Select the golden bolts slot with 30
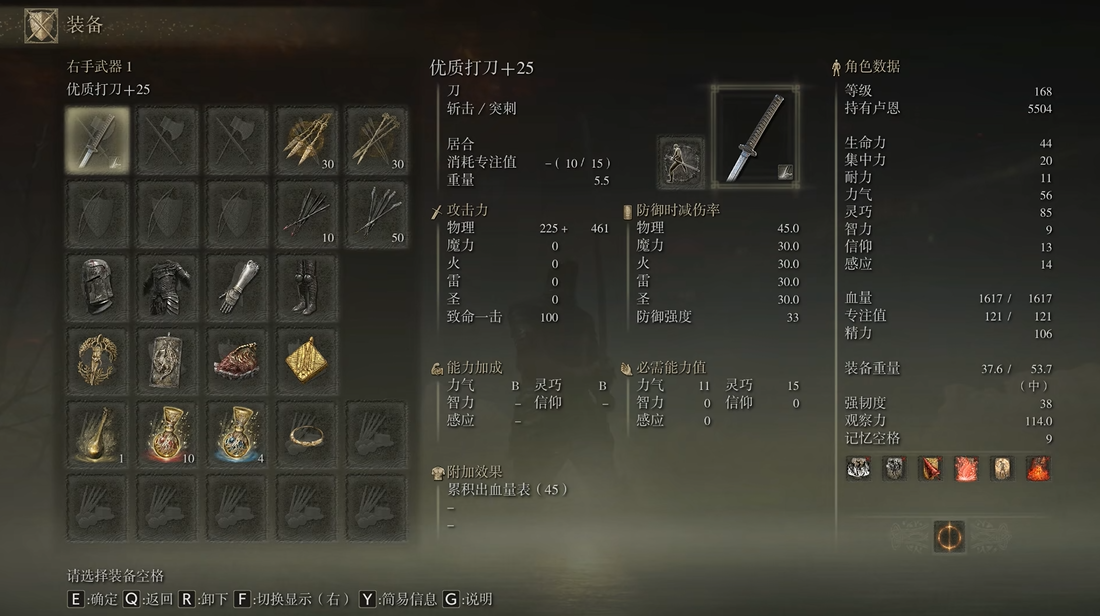The height and width of the screenshot is (616, 1100). pos(377,138)
